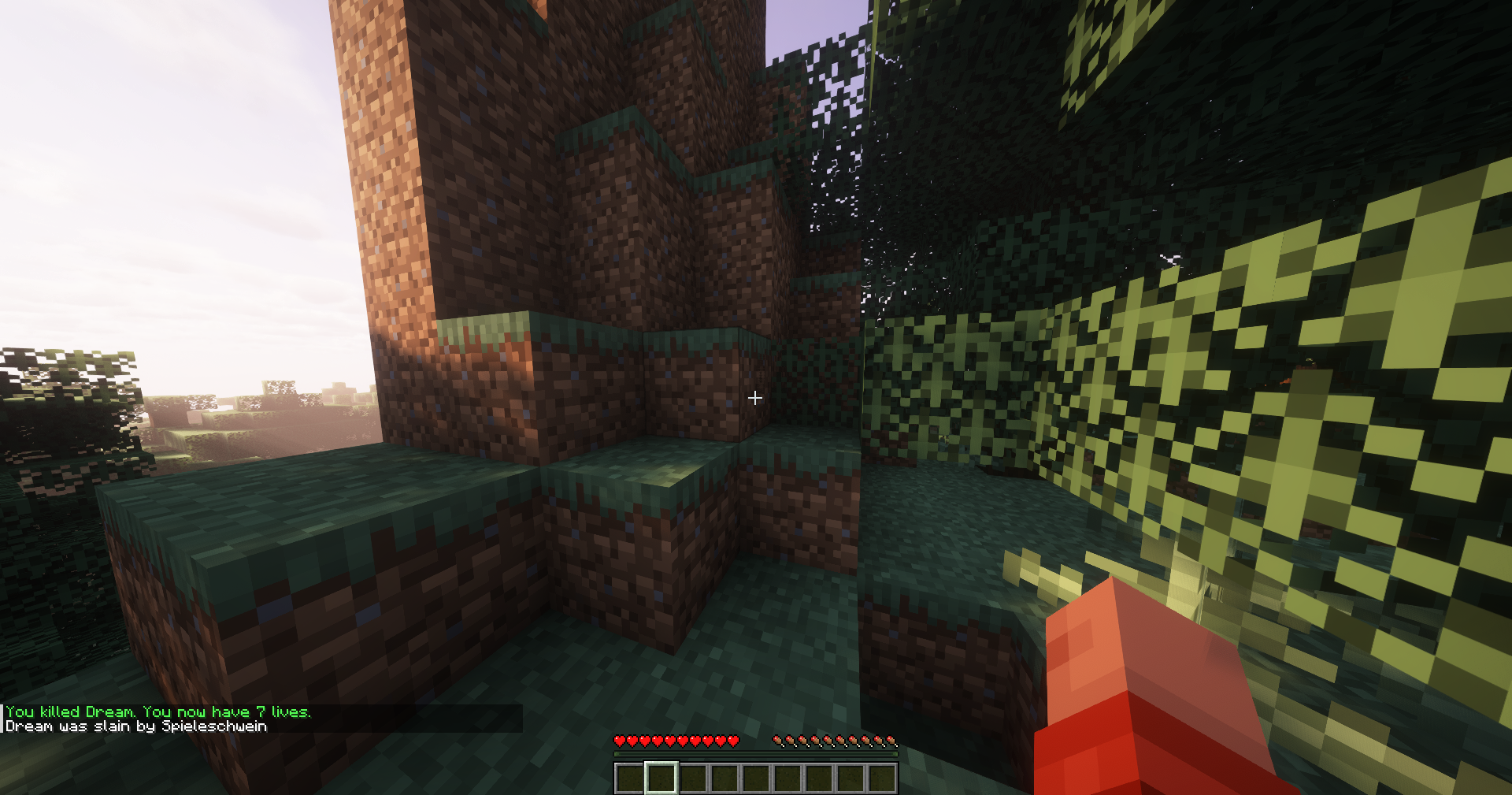1512x795 pixels.
Task: Click the message 'Dream was slain by Spieleschwein'
Action: click(x=134, y=726)
